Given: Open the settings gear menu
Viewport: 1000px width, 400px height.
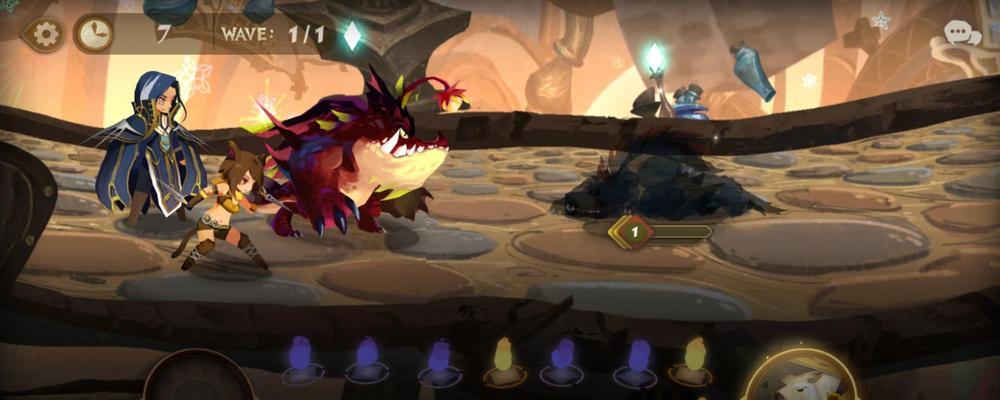Looking at the screenshot, I should pos(43,35).
